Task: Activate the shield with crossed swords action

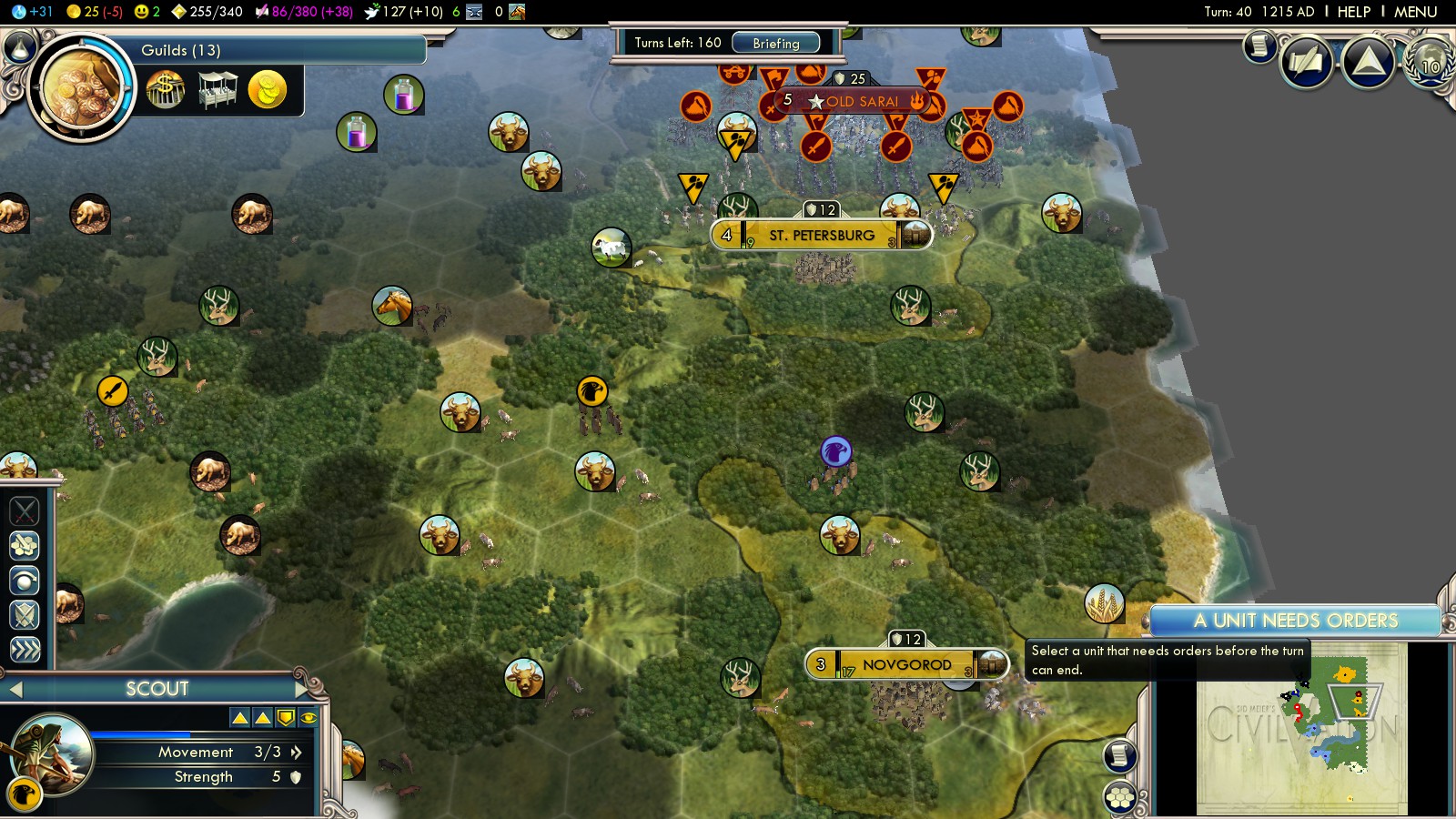Action: tap(25, 615)
